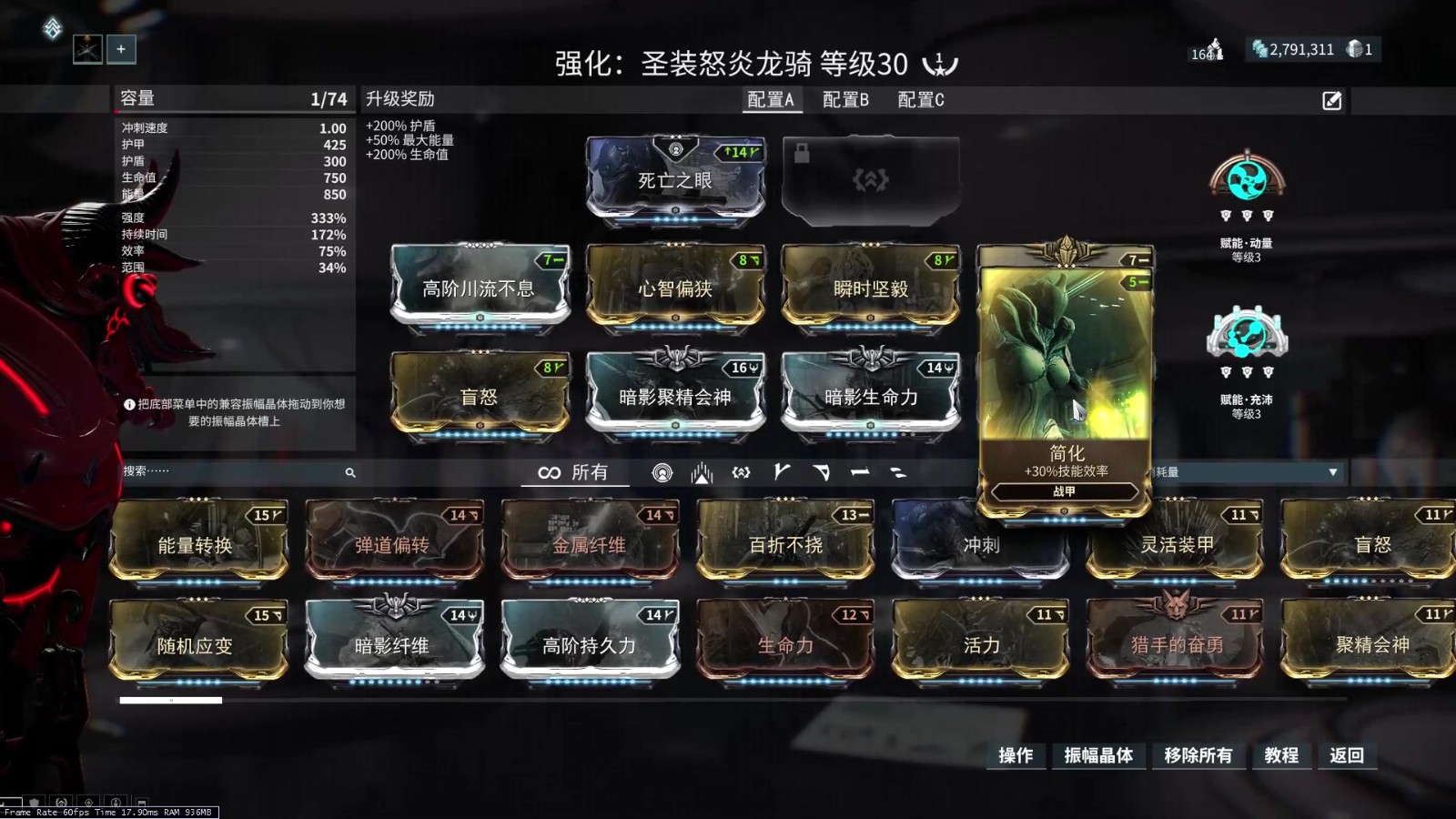Select the primary weapon filter icon

[x=781, y=474]
